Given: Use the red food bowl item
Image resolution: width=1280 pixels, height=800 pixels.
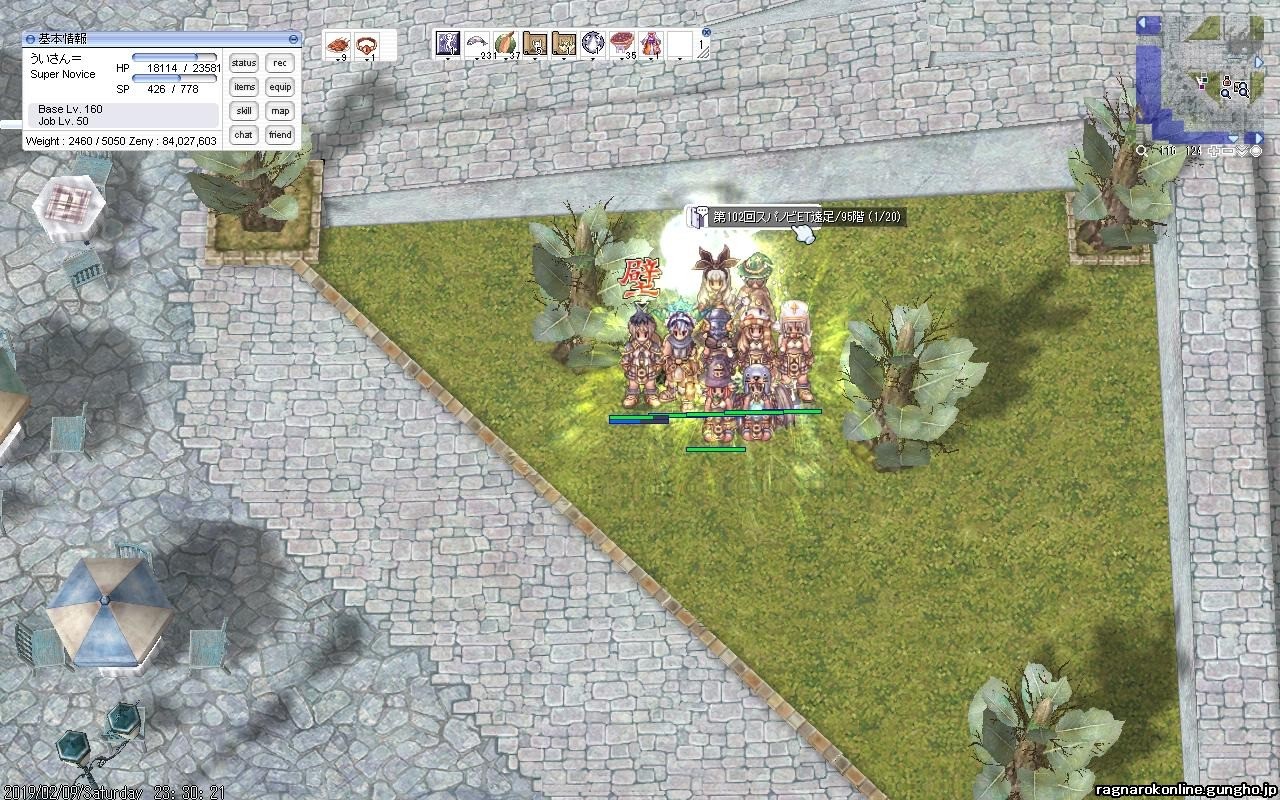Looking at the screenshot, I should [622, 44].
